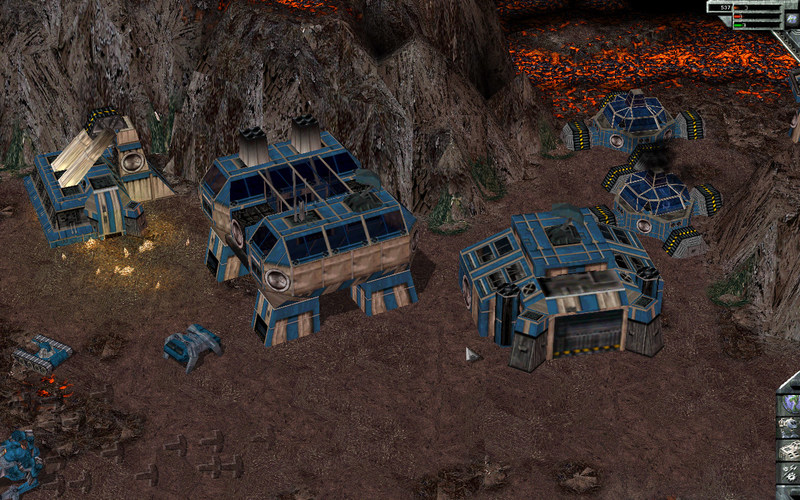The height and width of the screenshot is (500, 800).
Task: Click the blue icon beside the resource bars
Action: (x=792, y=19)
